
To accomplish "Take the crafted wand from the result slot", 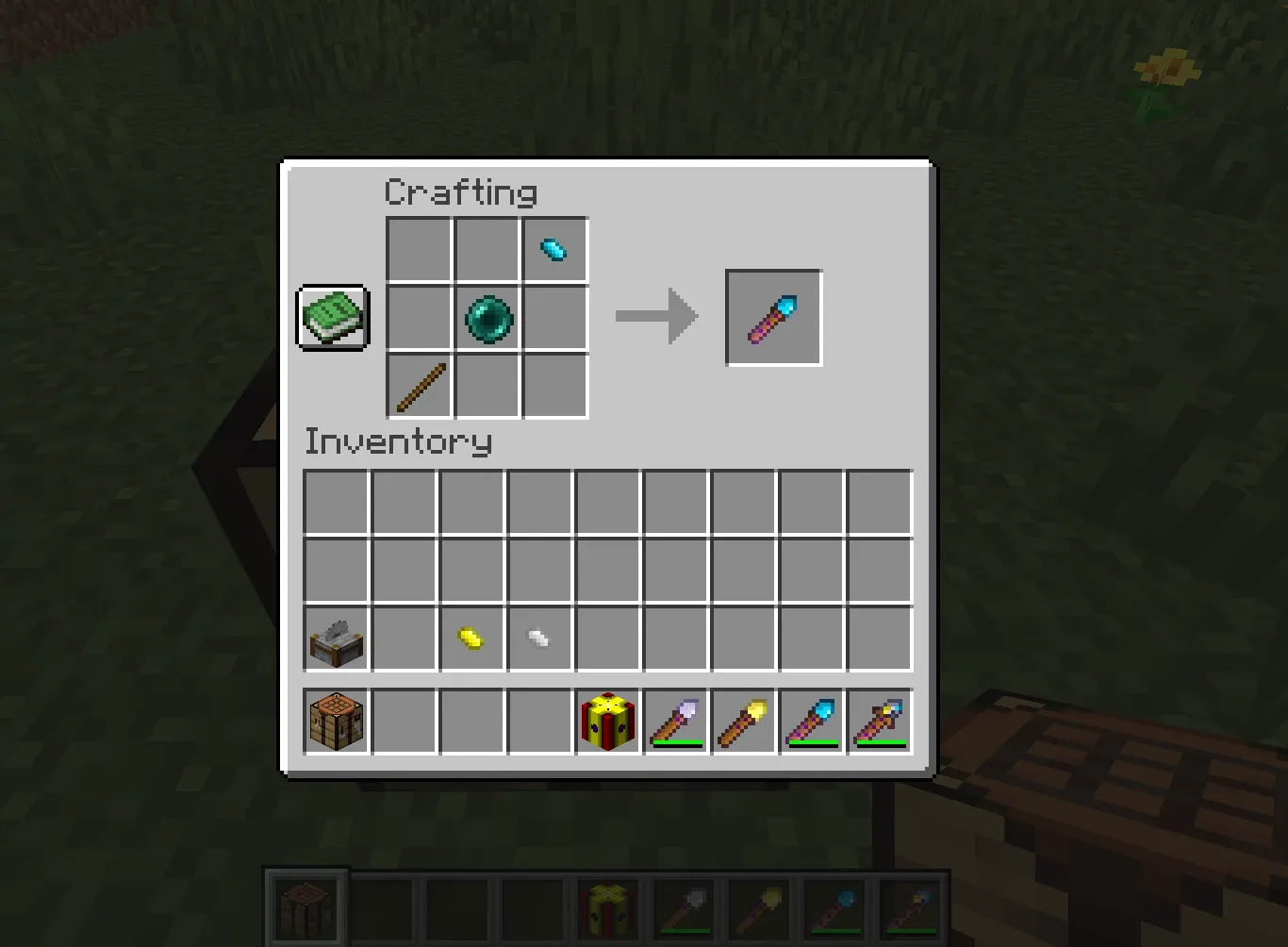I will coord(773,317).
